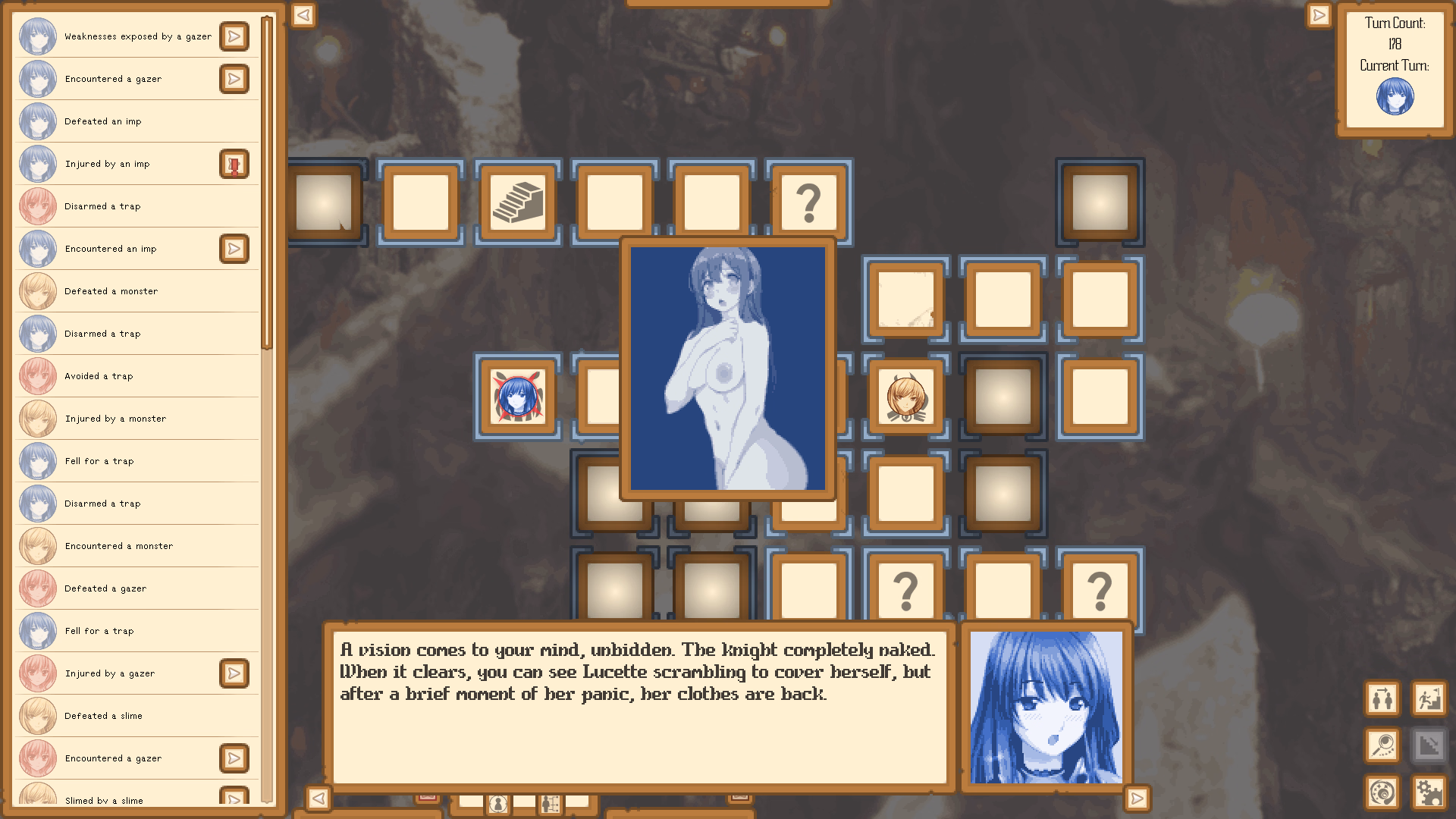This screenshot has height=819, width=1456.
Task: Select the ascend stairs icon
Action: (1428, 699)
